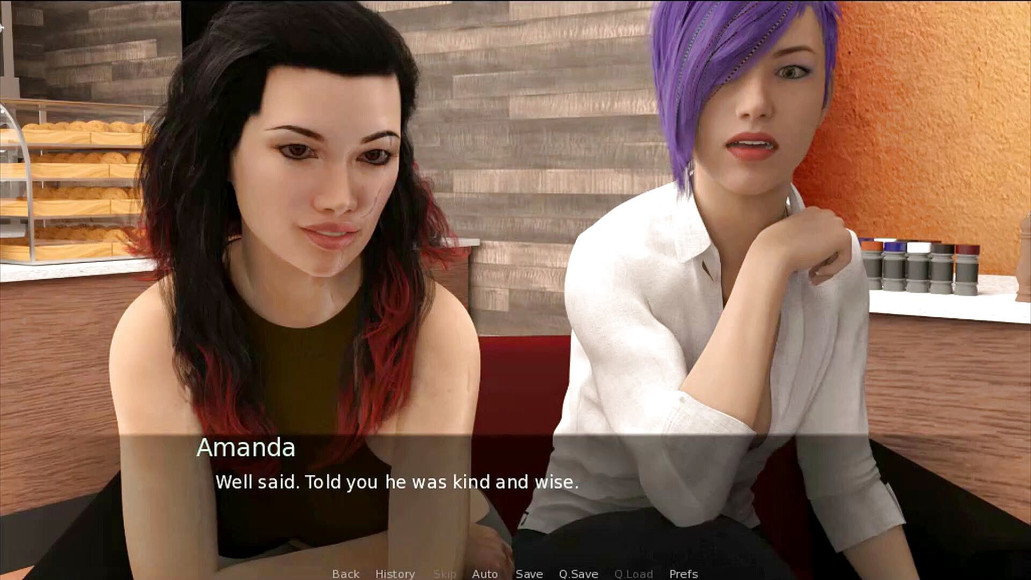Open the Prefs settings screen

pyautogui.click(x=684, y=574)
